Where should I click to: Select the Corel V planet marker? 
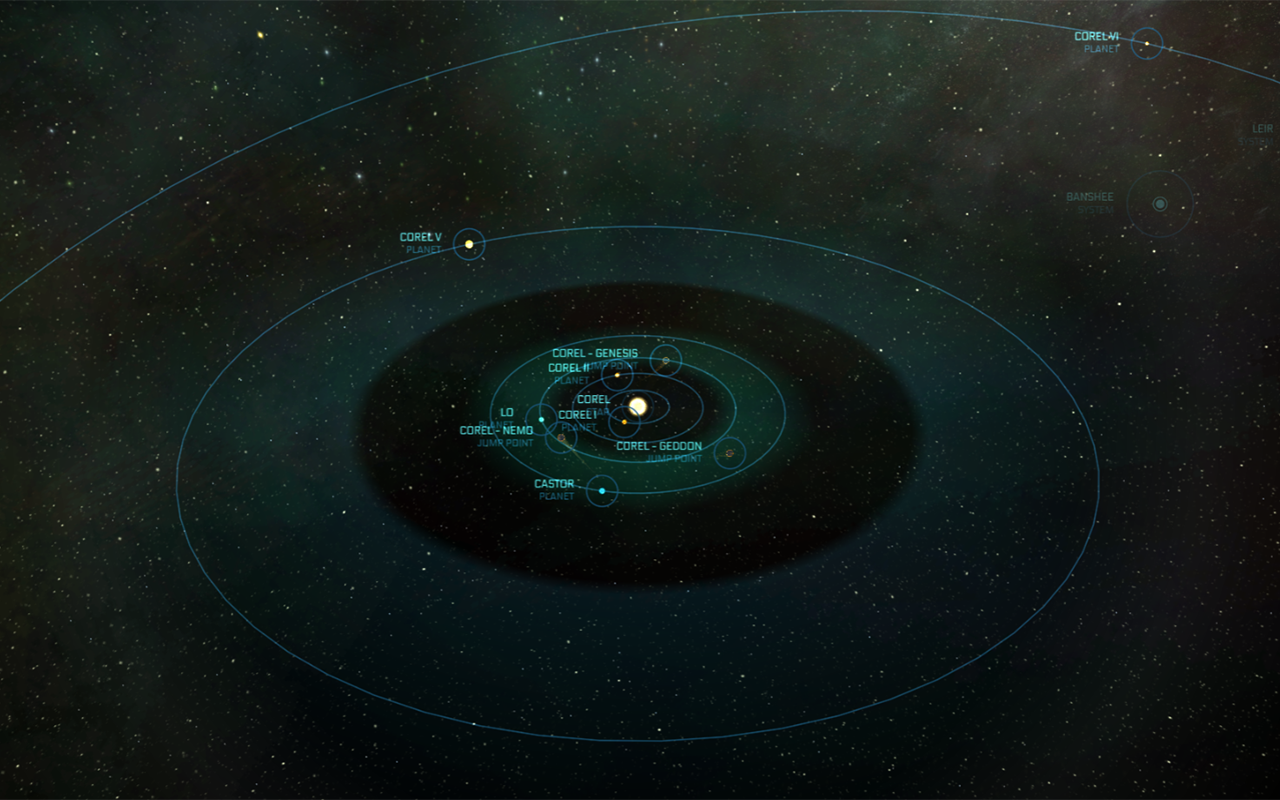click(x=468, y=244)
